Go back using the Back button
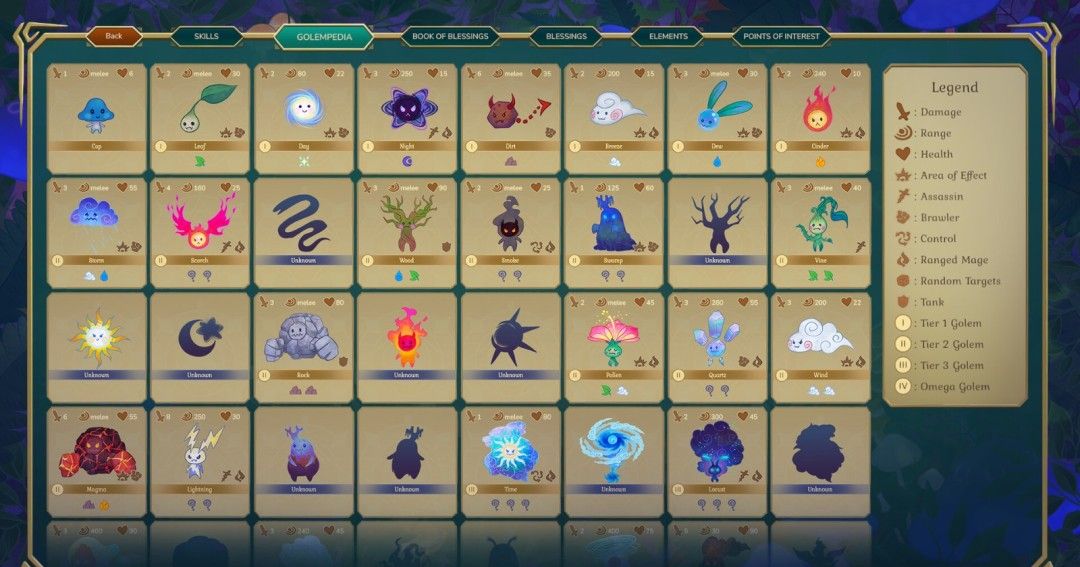The height and width of the screenshot is (567, 1080). coord(114,36)
